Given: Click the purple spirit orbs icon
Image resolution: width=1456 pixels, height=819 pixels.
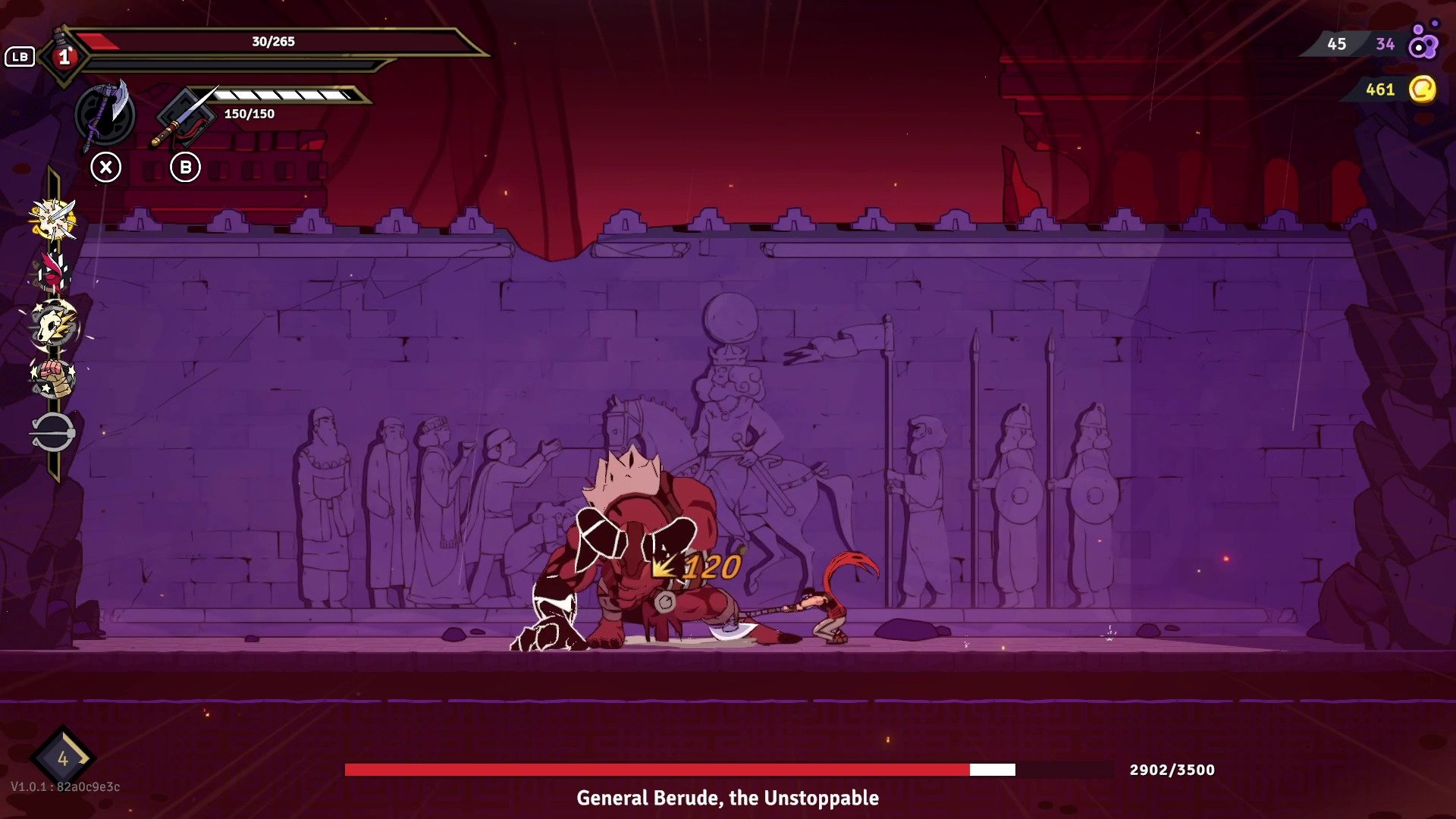Looking at the screenshot, I should [x=1423, y=44].
